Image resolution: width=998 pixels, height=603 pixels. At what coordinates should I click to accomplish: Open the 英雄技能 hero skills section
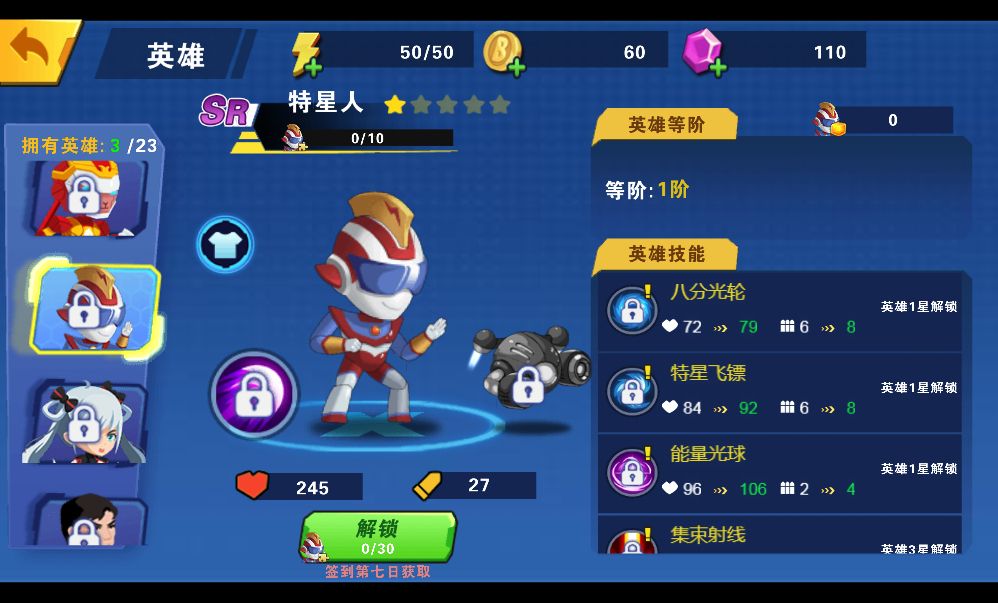click(x=666, y=255)
